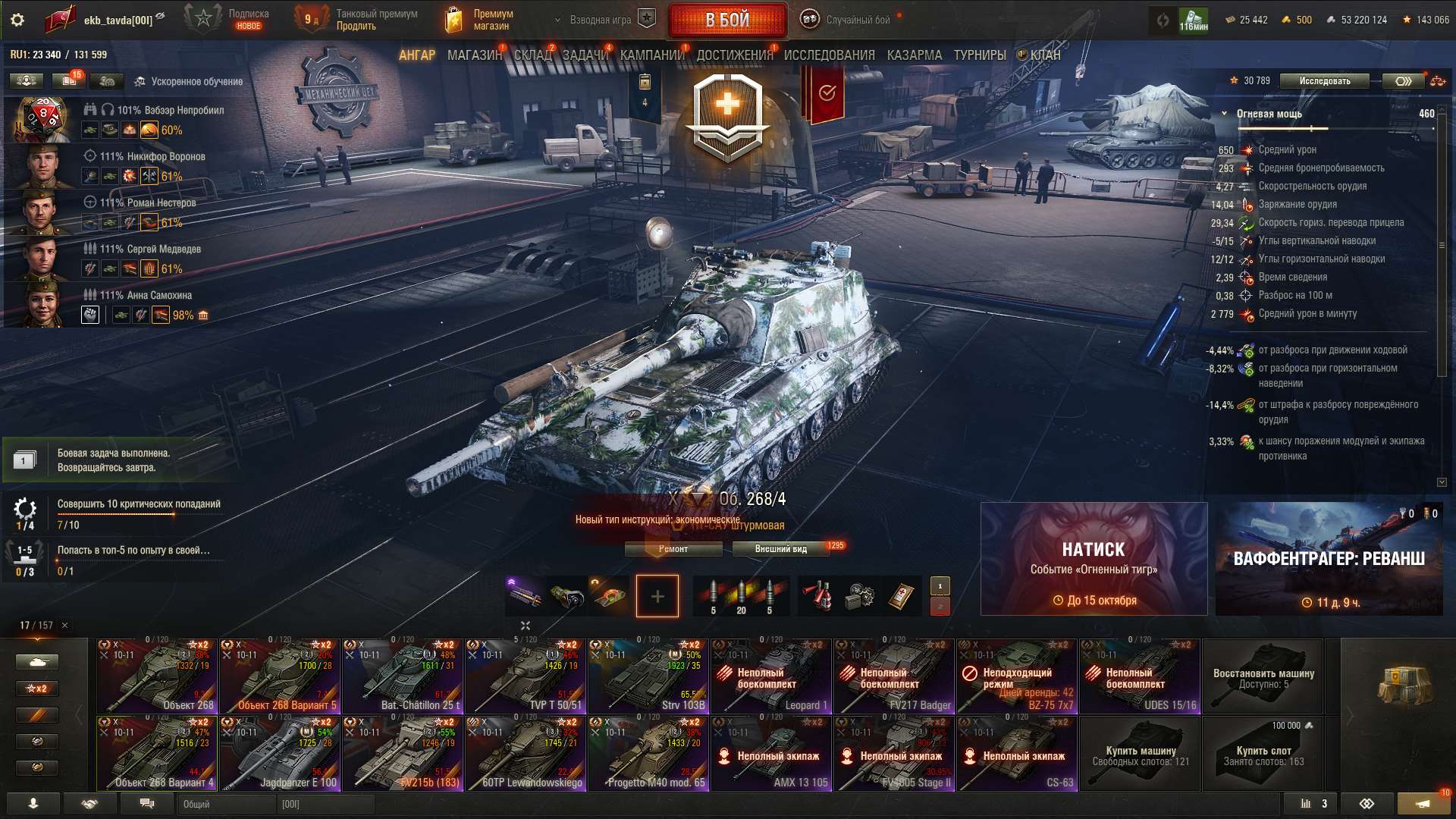
Task: Select the first shell type slot
Action: point(711,596)
